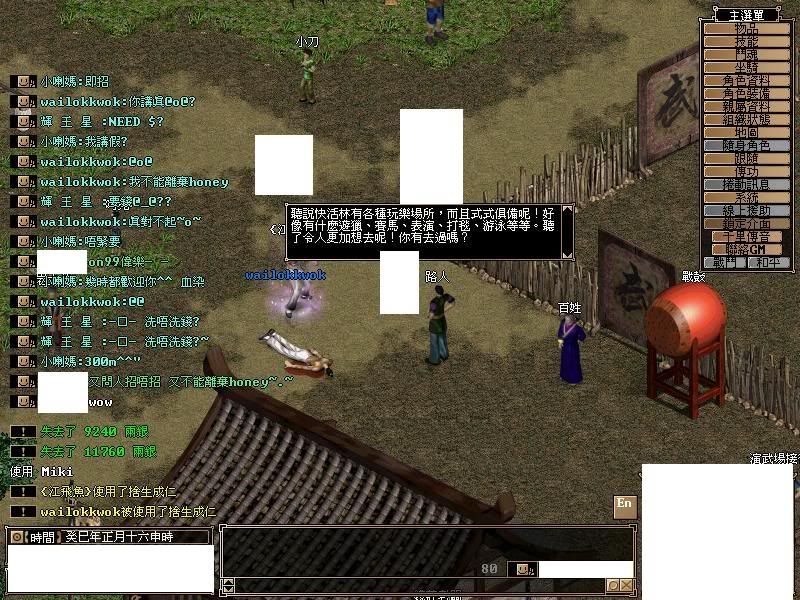
Task: Open the 物品 items menu
Action: [746, 29]
